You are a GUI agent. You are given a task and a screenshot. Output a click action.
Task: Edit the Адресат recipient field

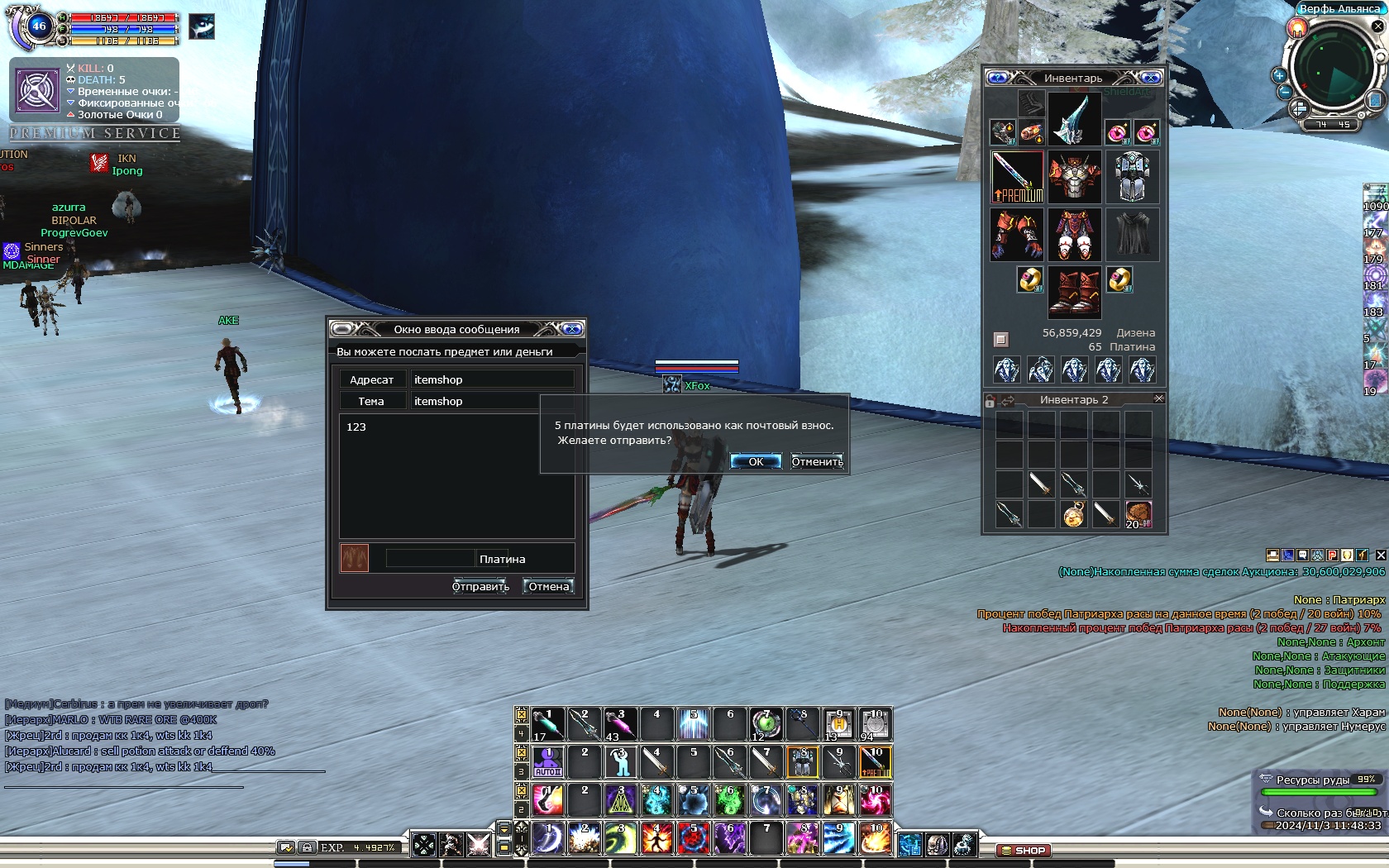tap(492, 379)
